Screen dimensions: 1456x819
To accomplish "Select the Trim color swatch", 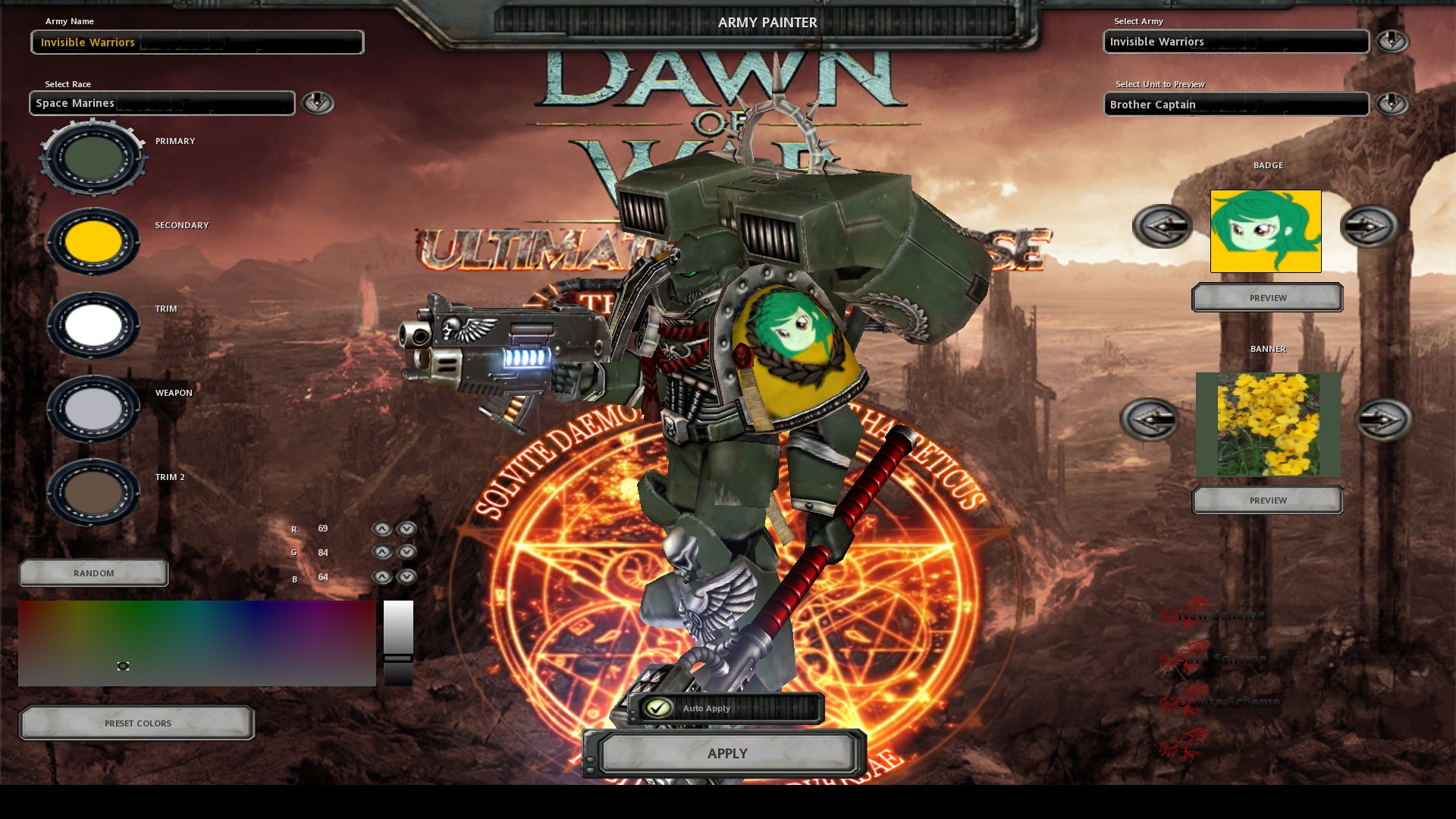I will point(93,325).
